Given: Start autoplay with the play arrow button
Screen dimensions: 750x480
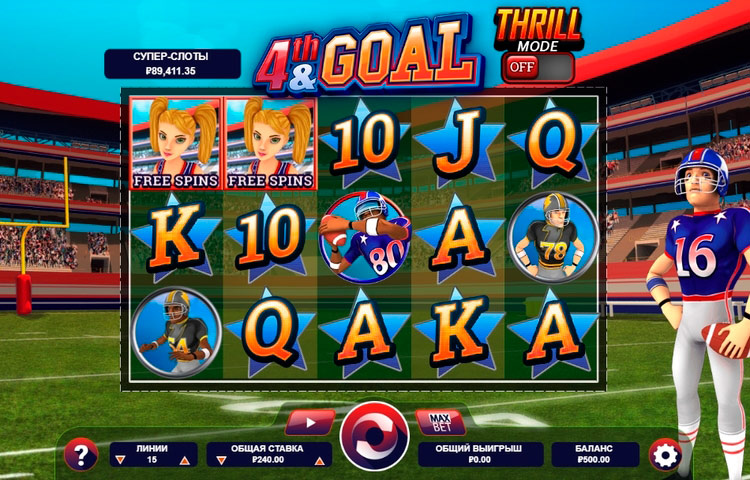Looking at the screenshot, I should pos(310,422).
